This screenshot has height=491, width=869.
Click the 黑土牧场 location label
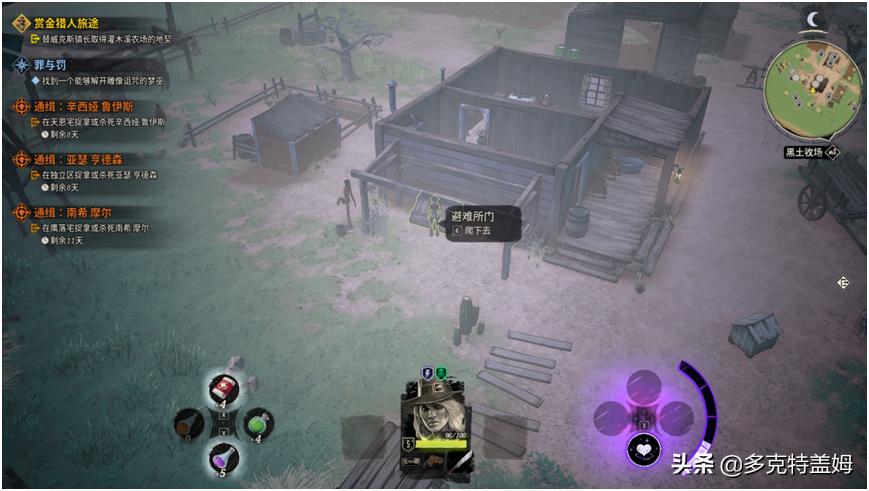803,152
